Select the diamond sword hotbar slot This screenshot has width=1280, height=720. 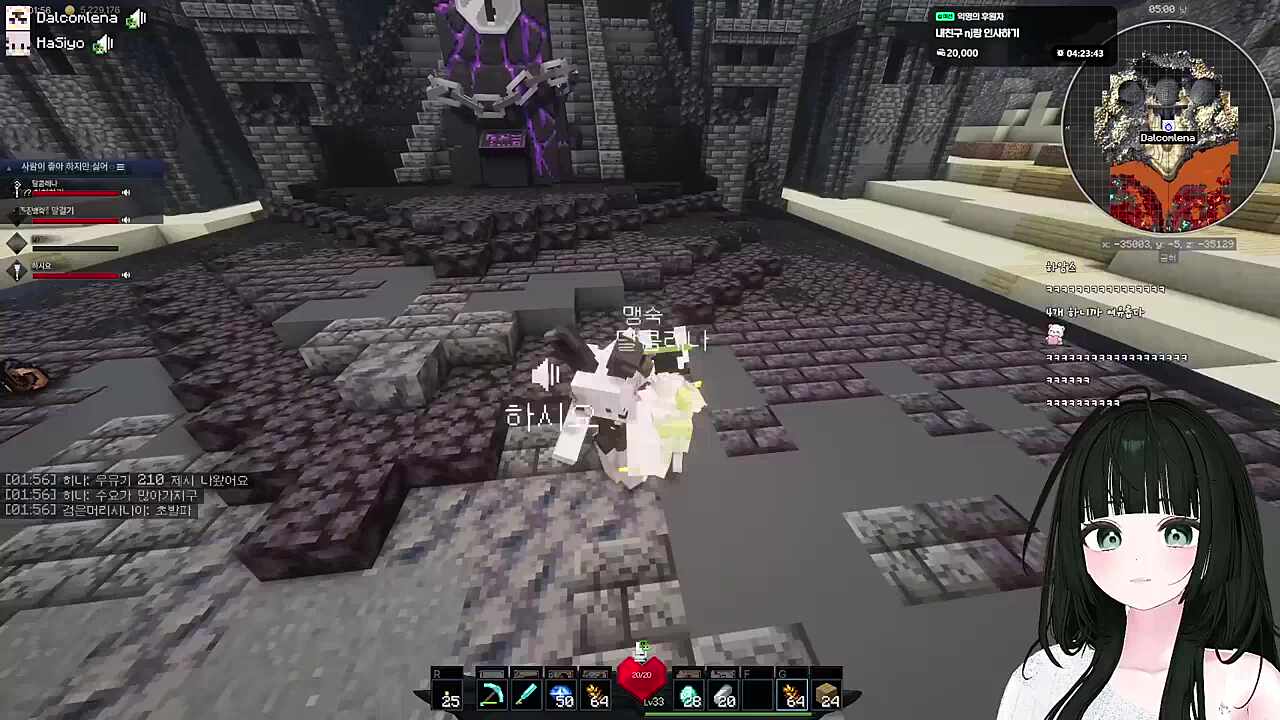click(526, 693)
